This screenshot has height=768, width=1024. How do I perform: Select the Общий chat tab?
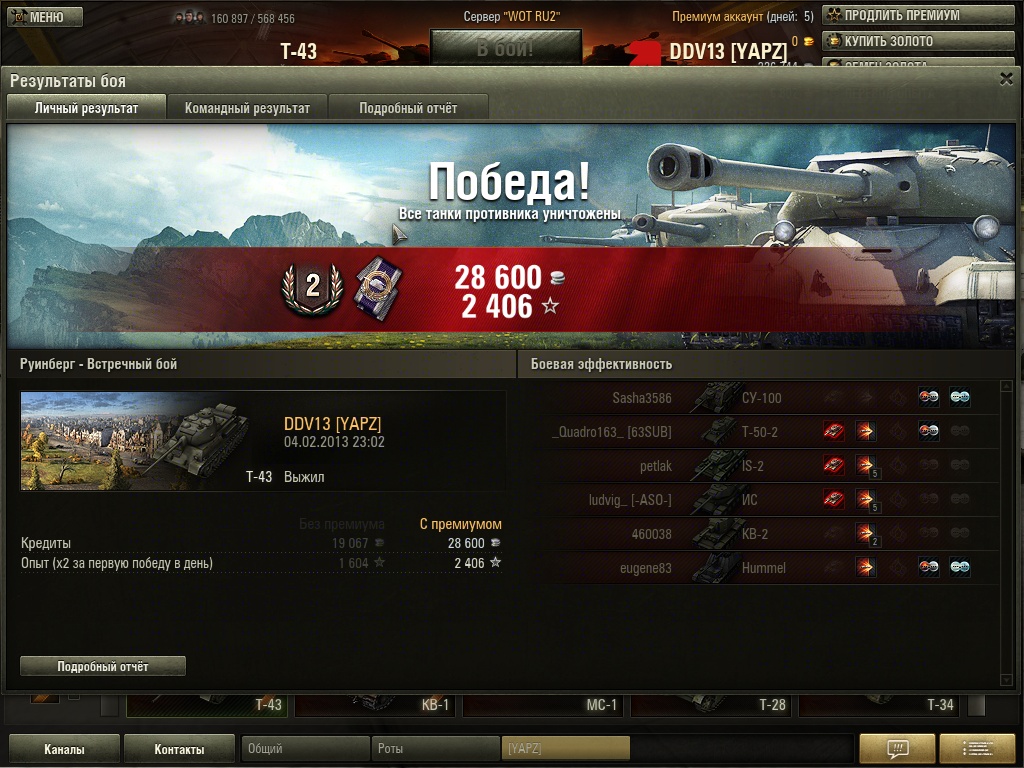point(304,749)
